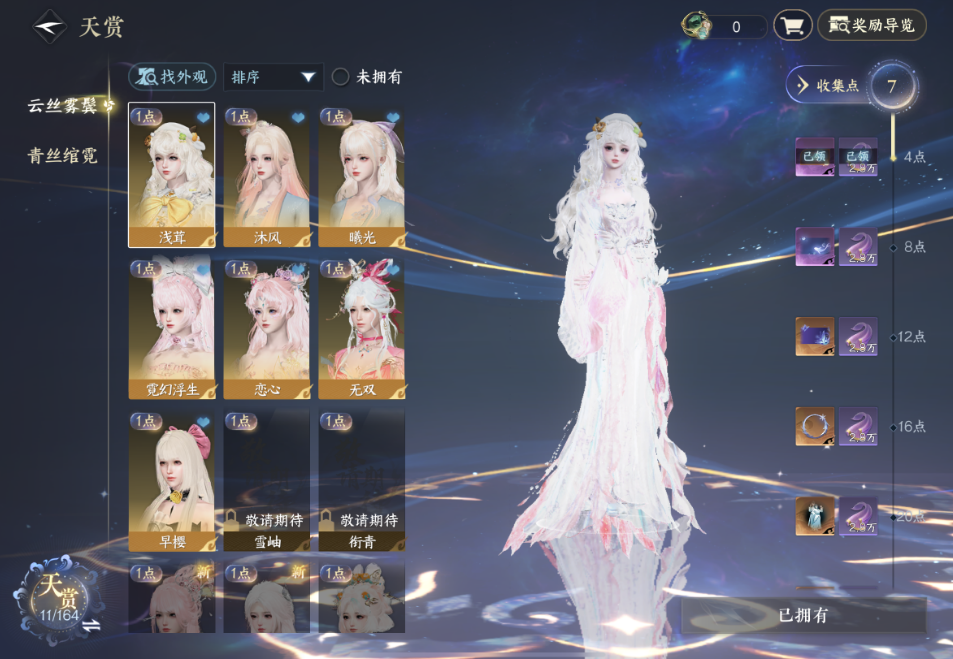Choose the 无双 hairstyle card
Image resolution: width=953 pixels, height=659 pixels.
[361, 330]
